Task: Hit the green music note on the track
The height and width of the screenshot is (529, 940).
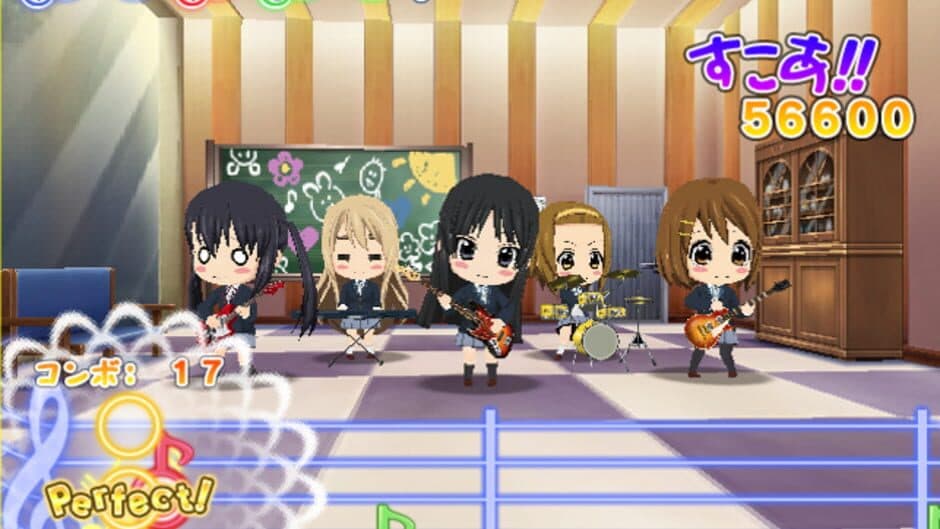Action: 393,517
